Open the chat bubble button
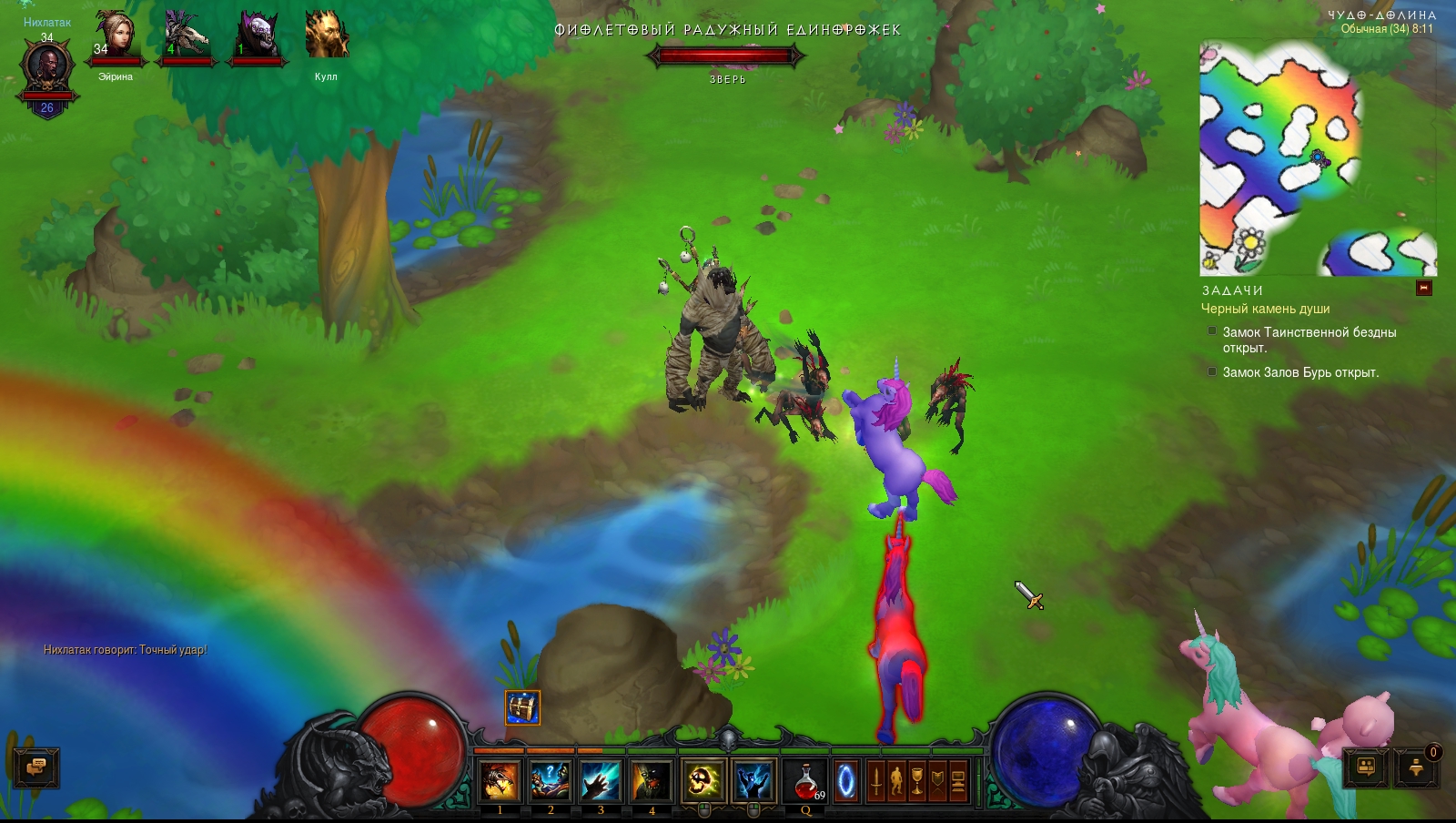This screenshot has width=1456, height=823. (x=36, y=767)
